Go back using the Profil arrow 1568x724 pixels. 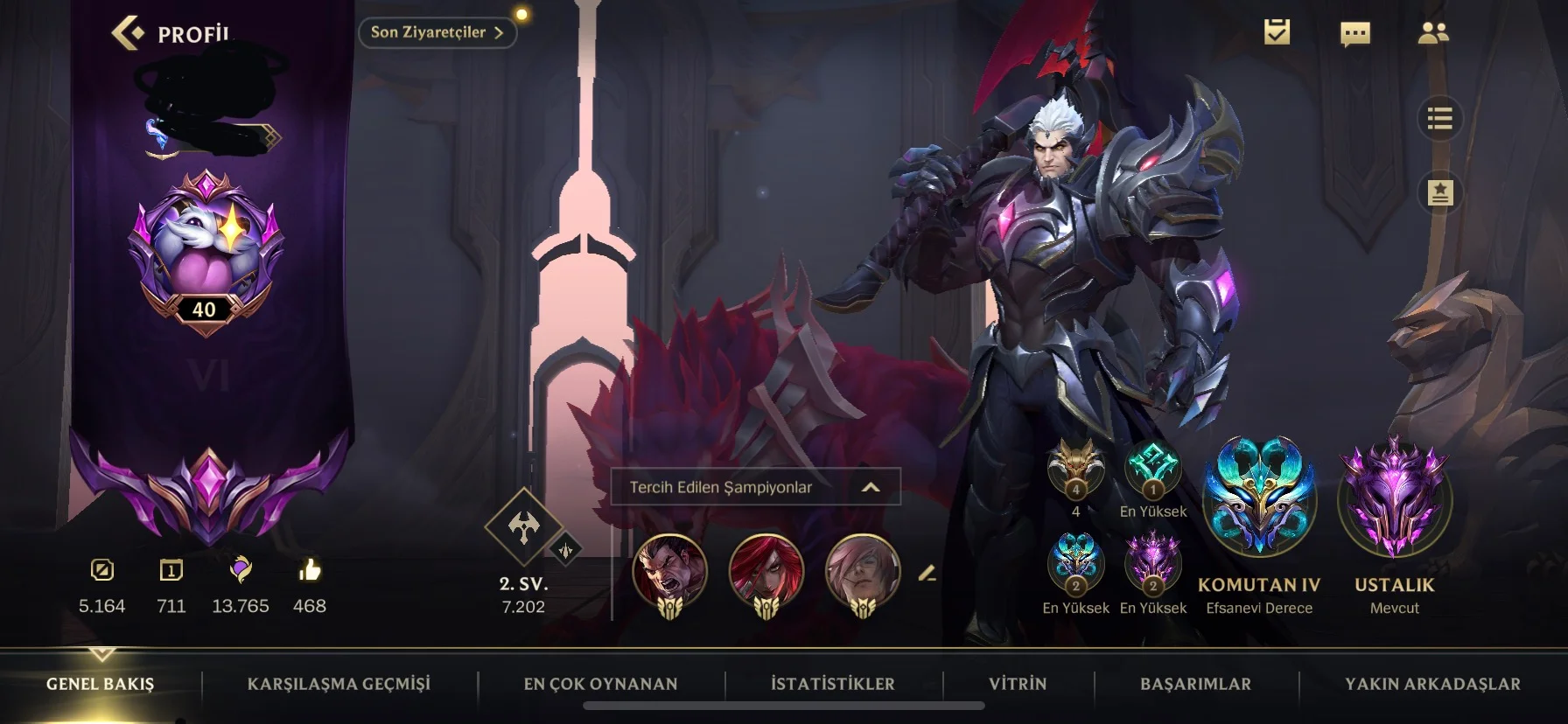129,33
